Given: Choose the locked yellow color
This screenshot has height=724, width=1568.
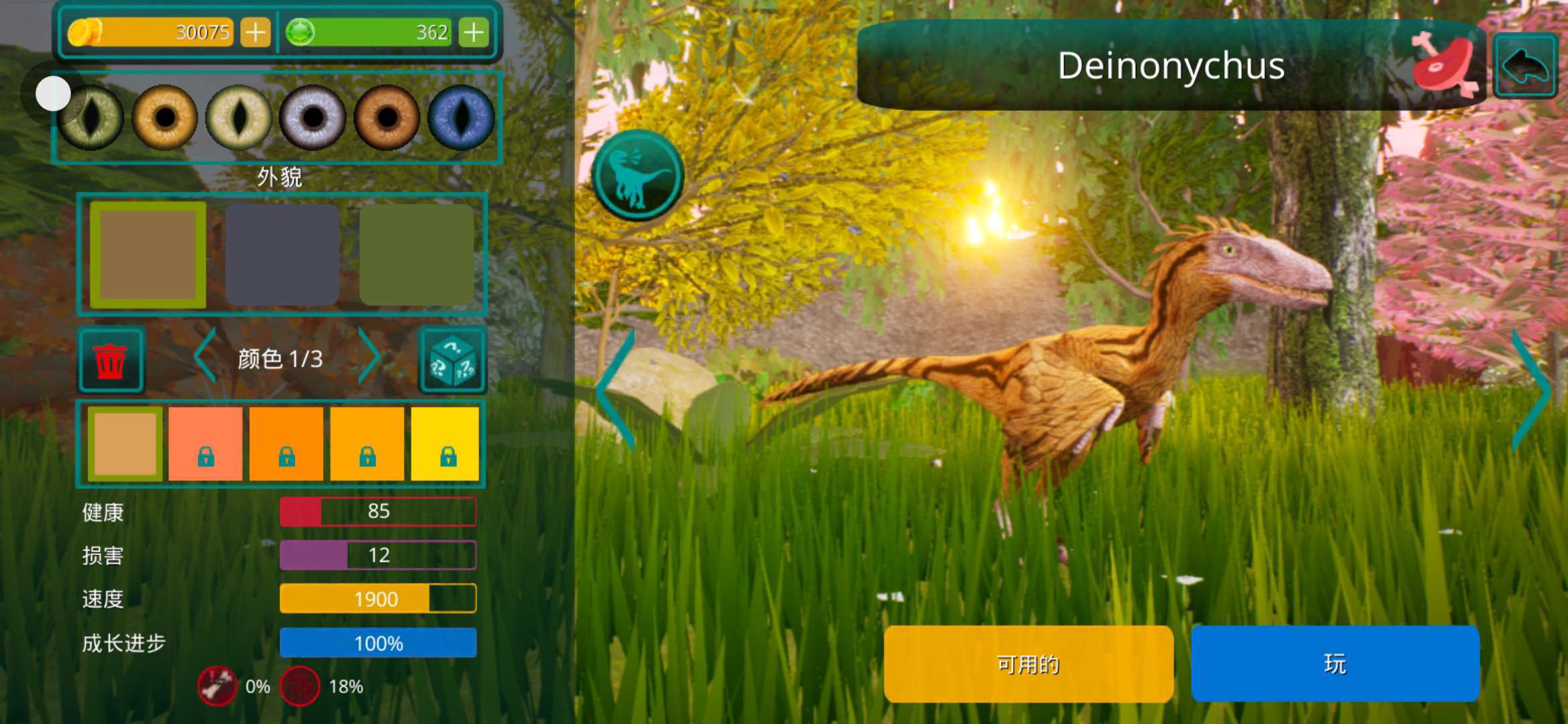Looking at the screenshot, I should 445,444.
